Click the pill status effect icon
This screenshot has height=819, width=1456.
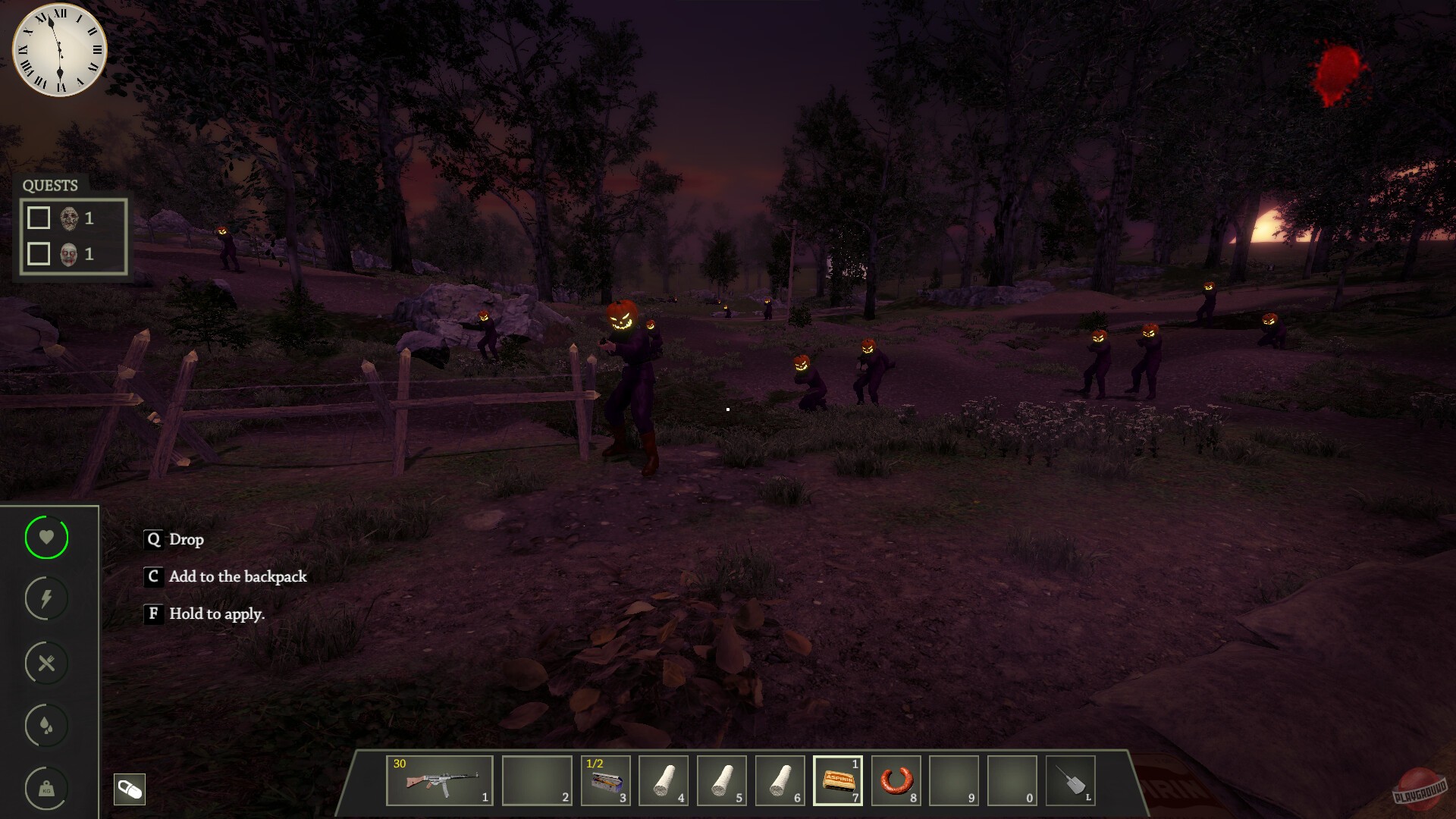pyautogui.click(x=130, y=789)
